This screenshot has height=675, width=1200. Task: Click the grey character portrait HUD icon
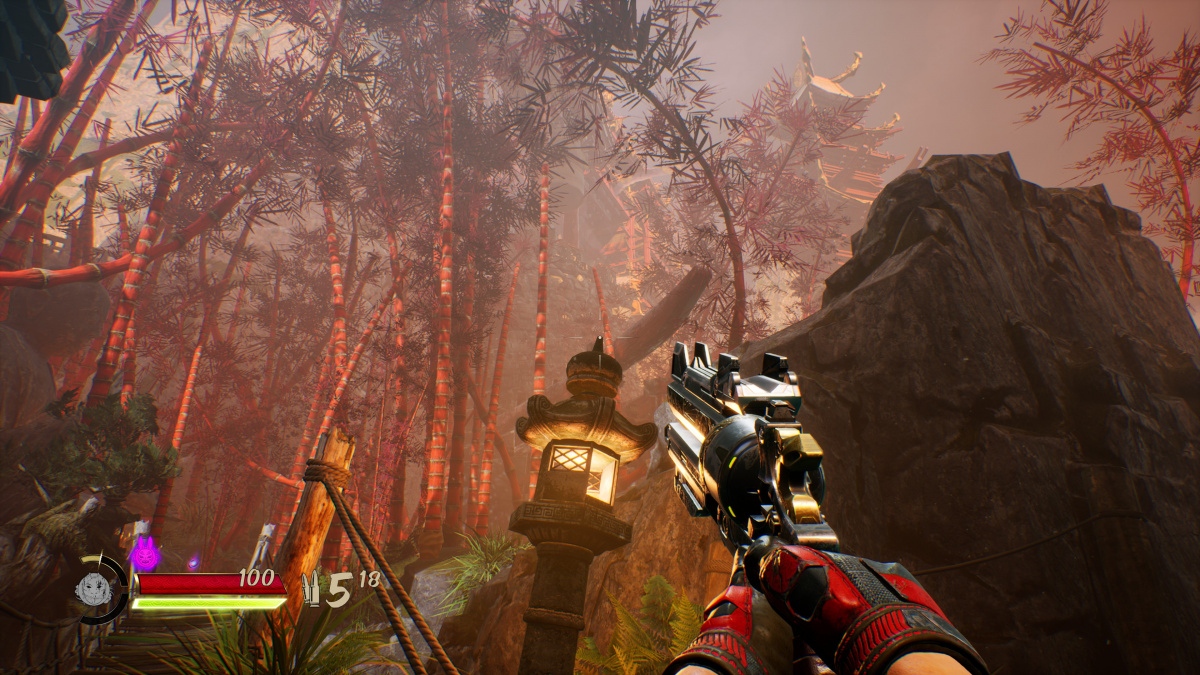(x=93, y=589)
